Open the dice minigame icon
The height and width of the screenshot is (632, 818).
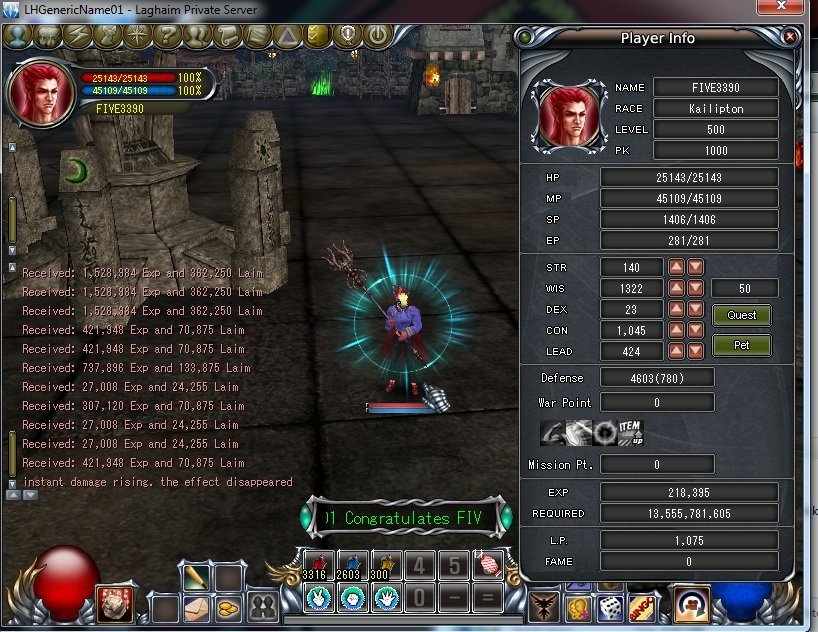point(611,606)
